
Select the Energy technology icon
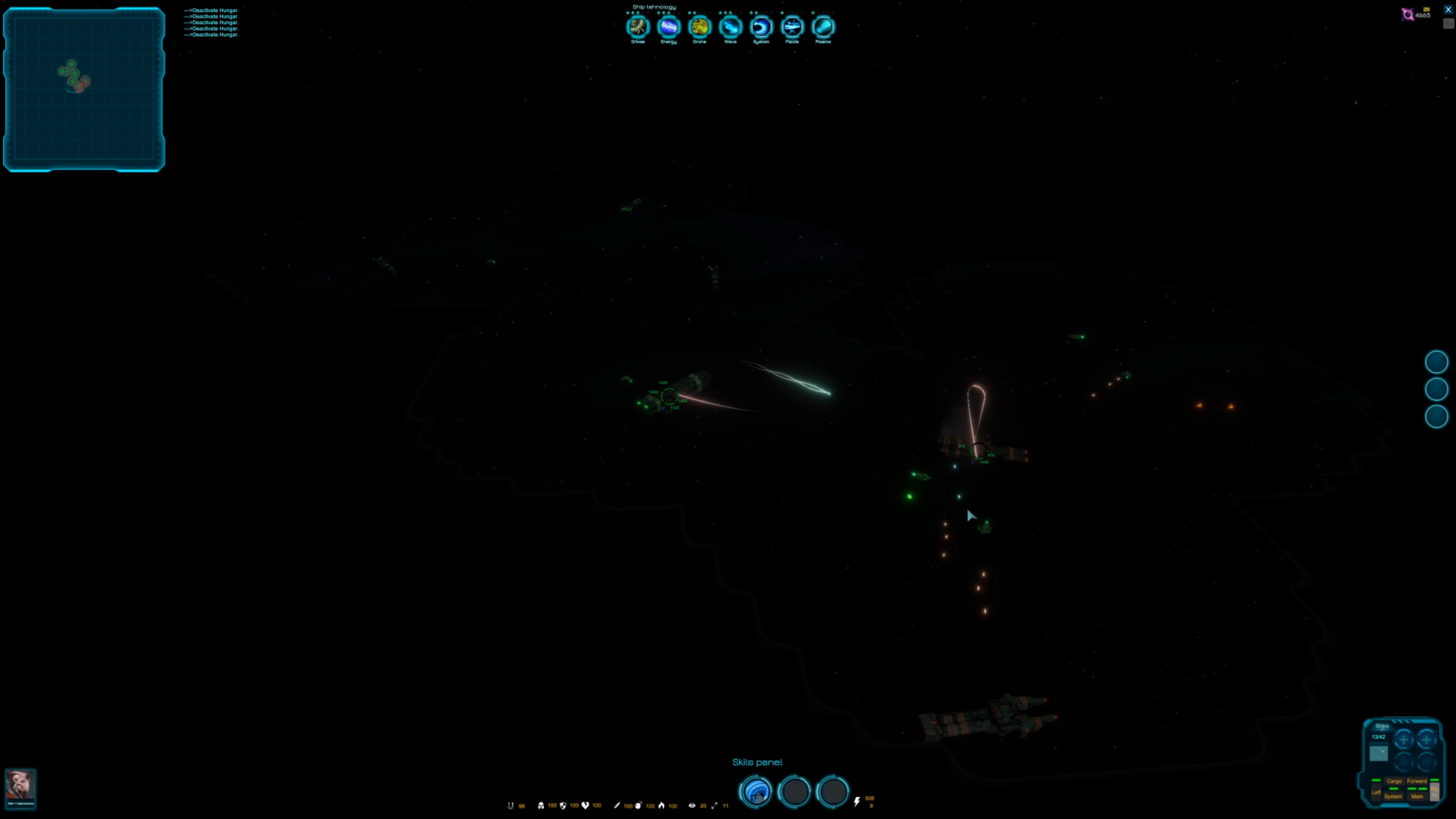pos(668,27)
